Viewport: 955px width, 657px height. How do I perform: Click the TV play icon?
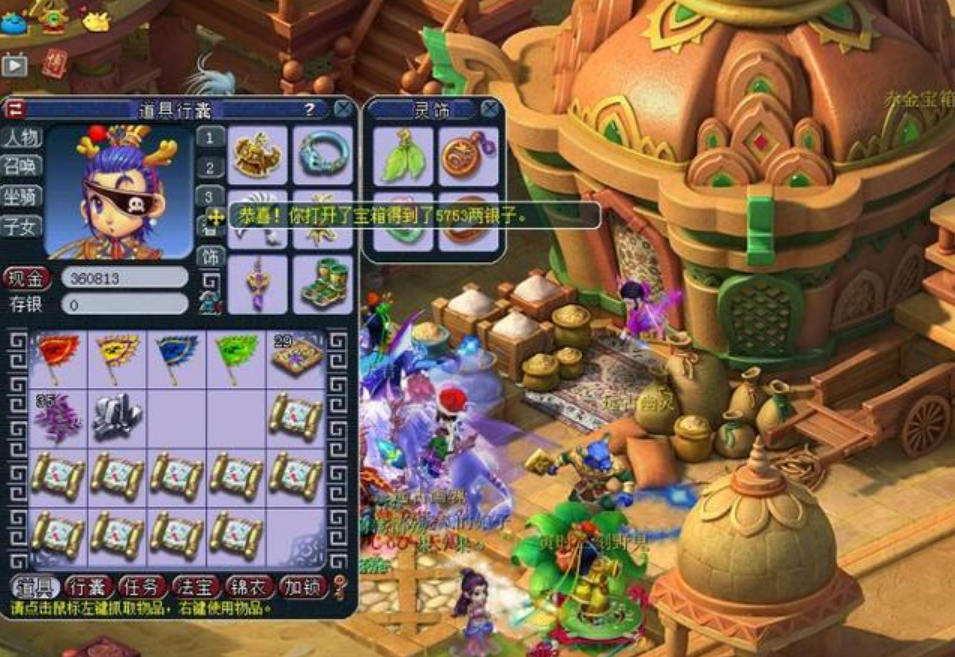tap(14, 65)
